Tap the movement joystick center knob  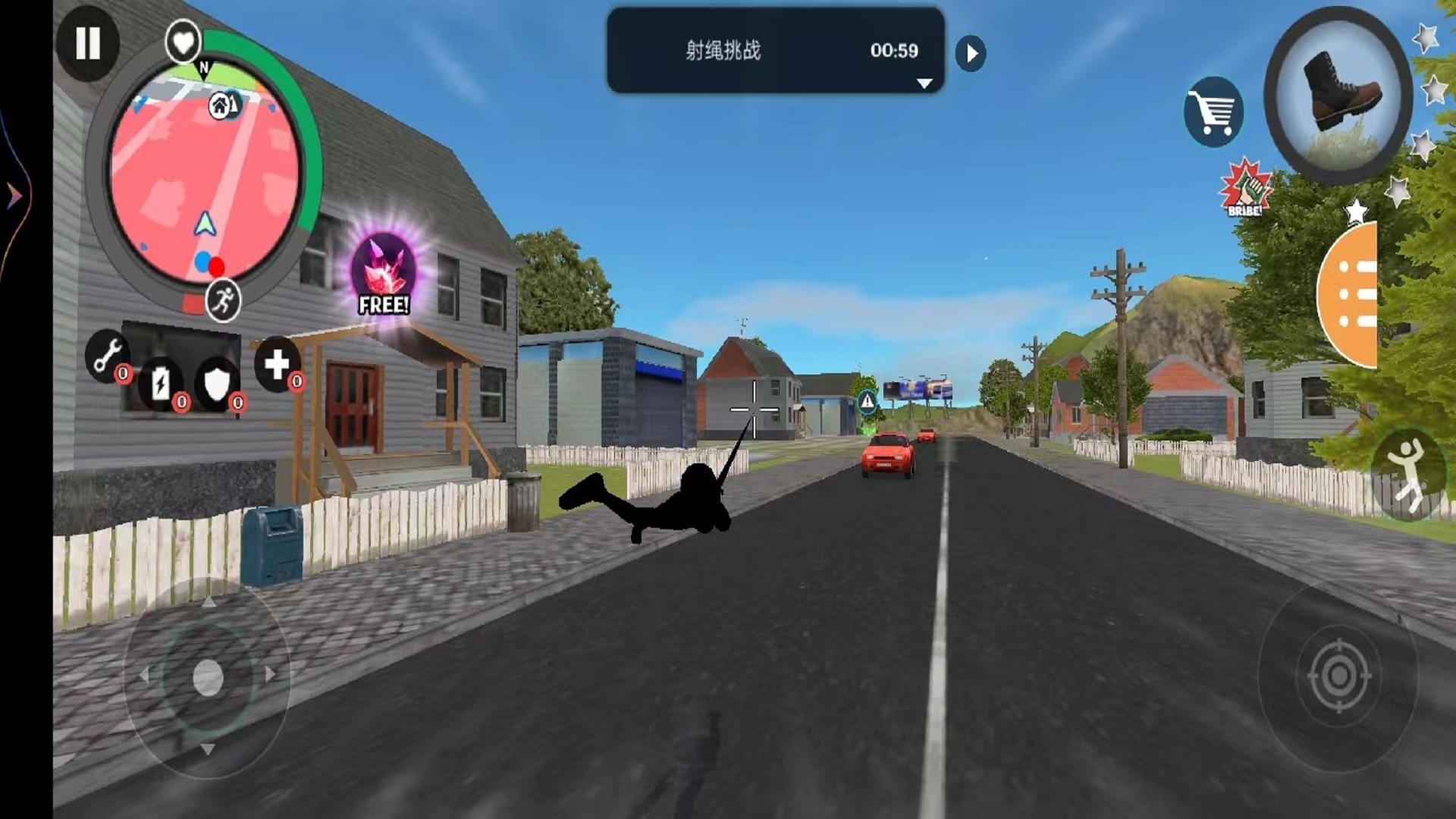coord(208,676)
